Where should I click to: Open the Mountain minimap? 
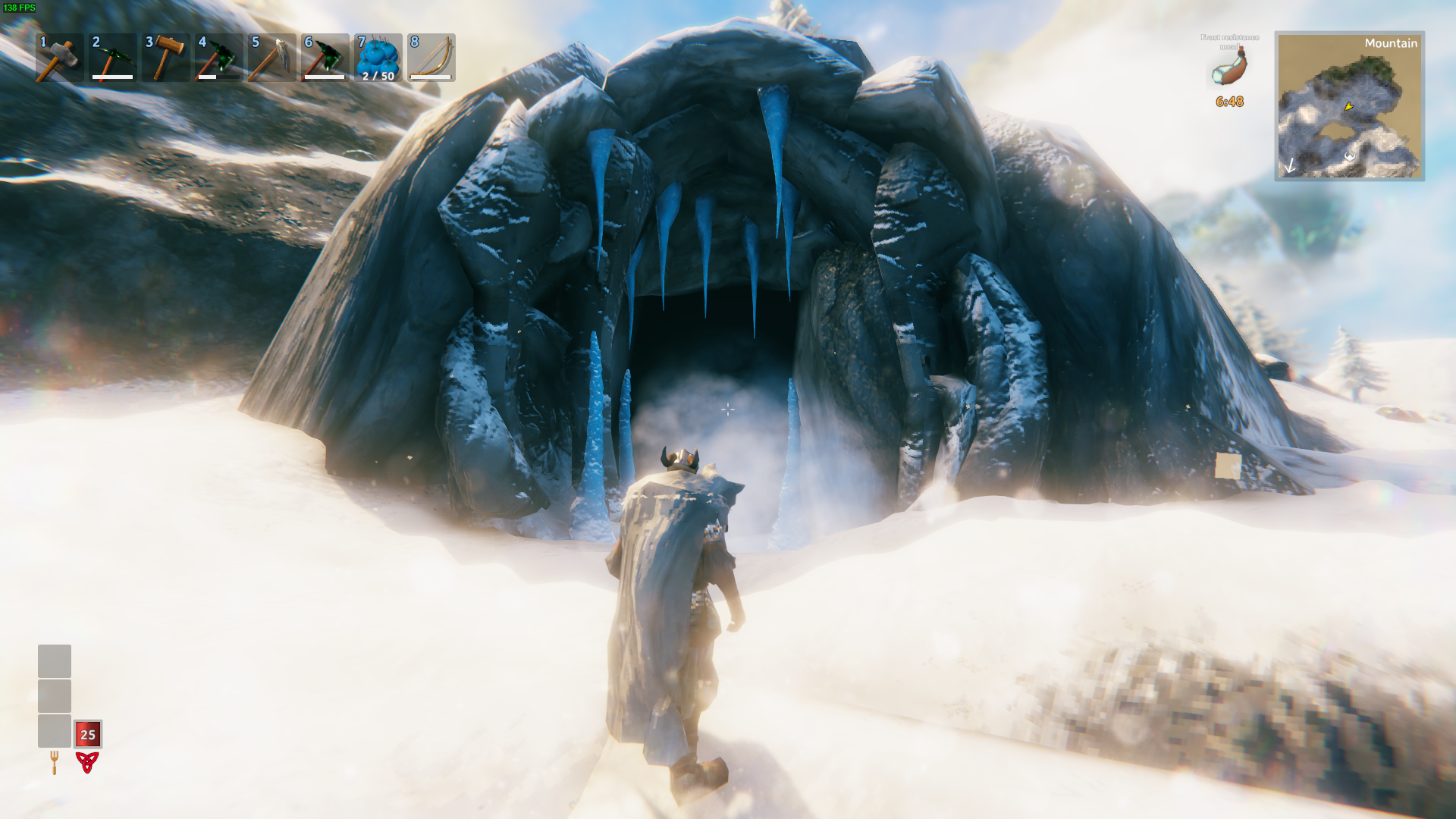(1349, 105)
